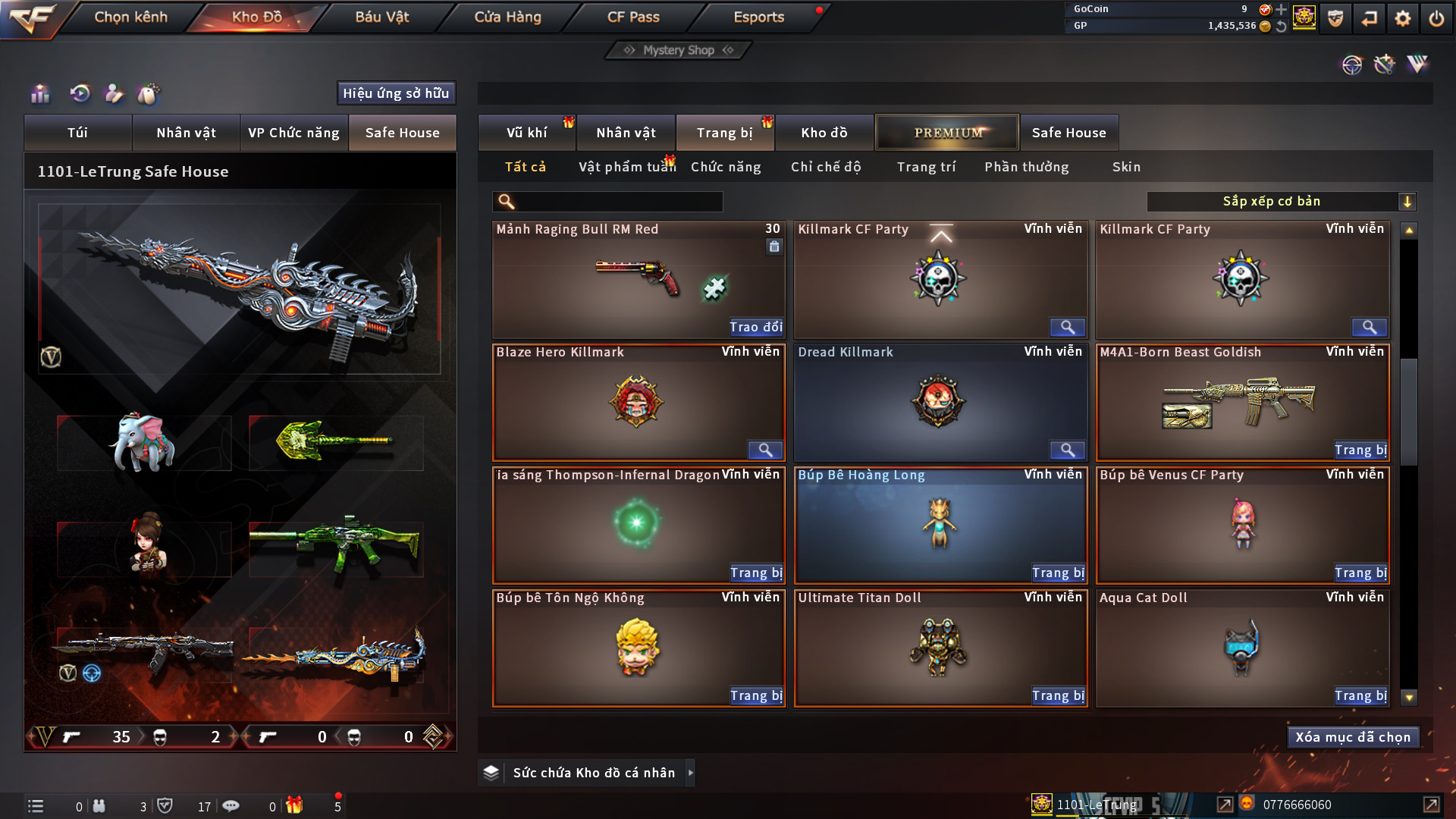Go to the Chọn kênh channel menu

130,17
